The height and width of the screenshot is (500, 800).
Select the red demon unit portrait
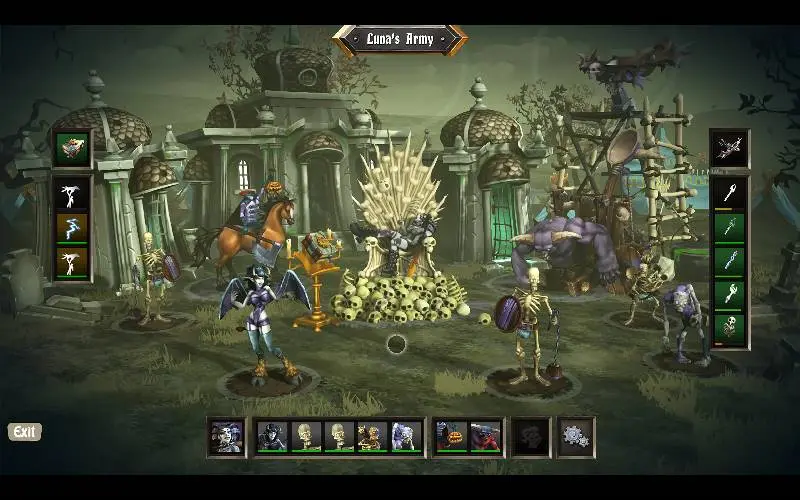pyautogui.click(x=485, y=436)
